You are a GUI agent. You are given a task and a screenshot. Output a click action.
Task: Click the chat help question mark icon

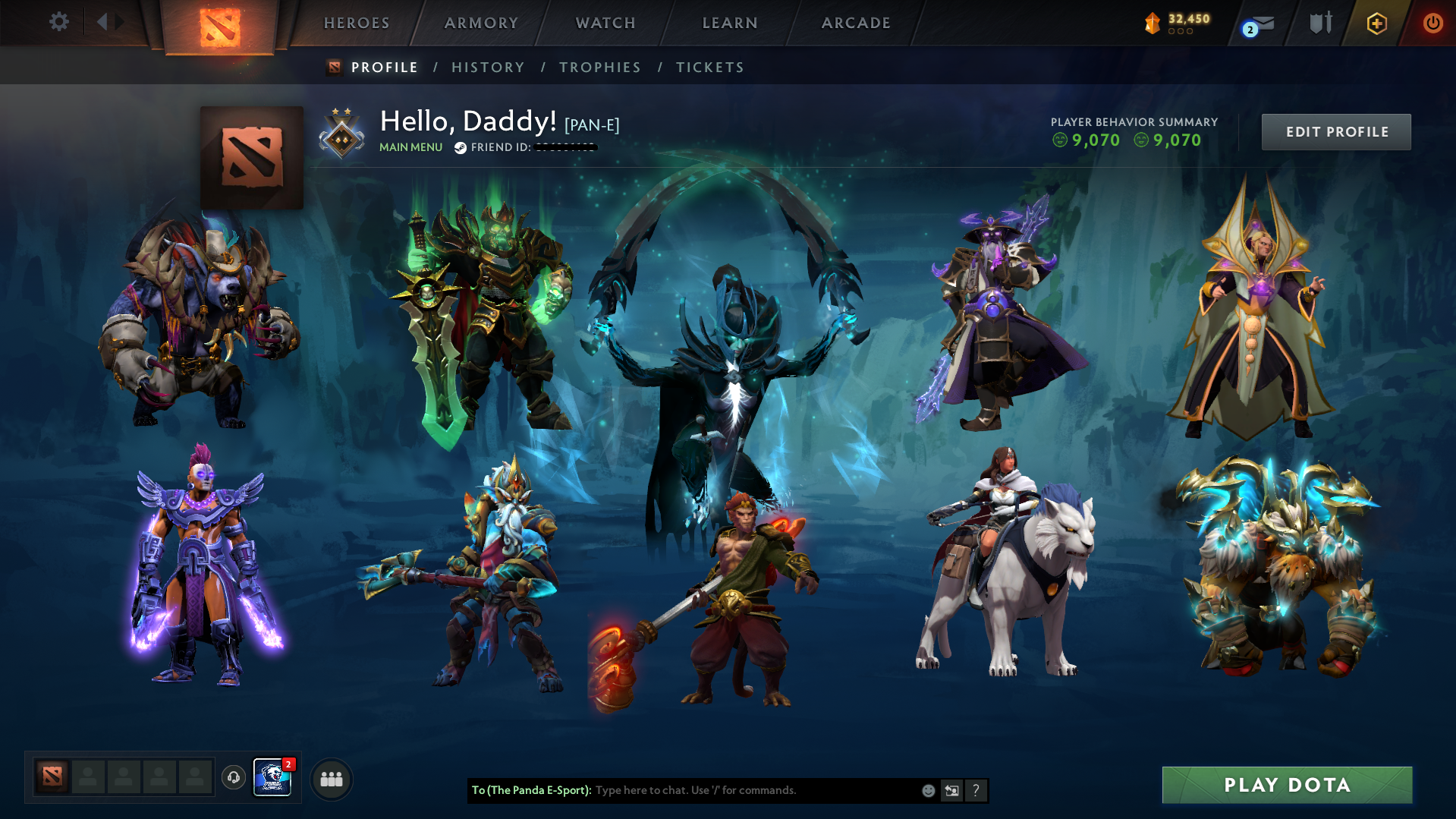pos(976,790)
